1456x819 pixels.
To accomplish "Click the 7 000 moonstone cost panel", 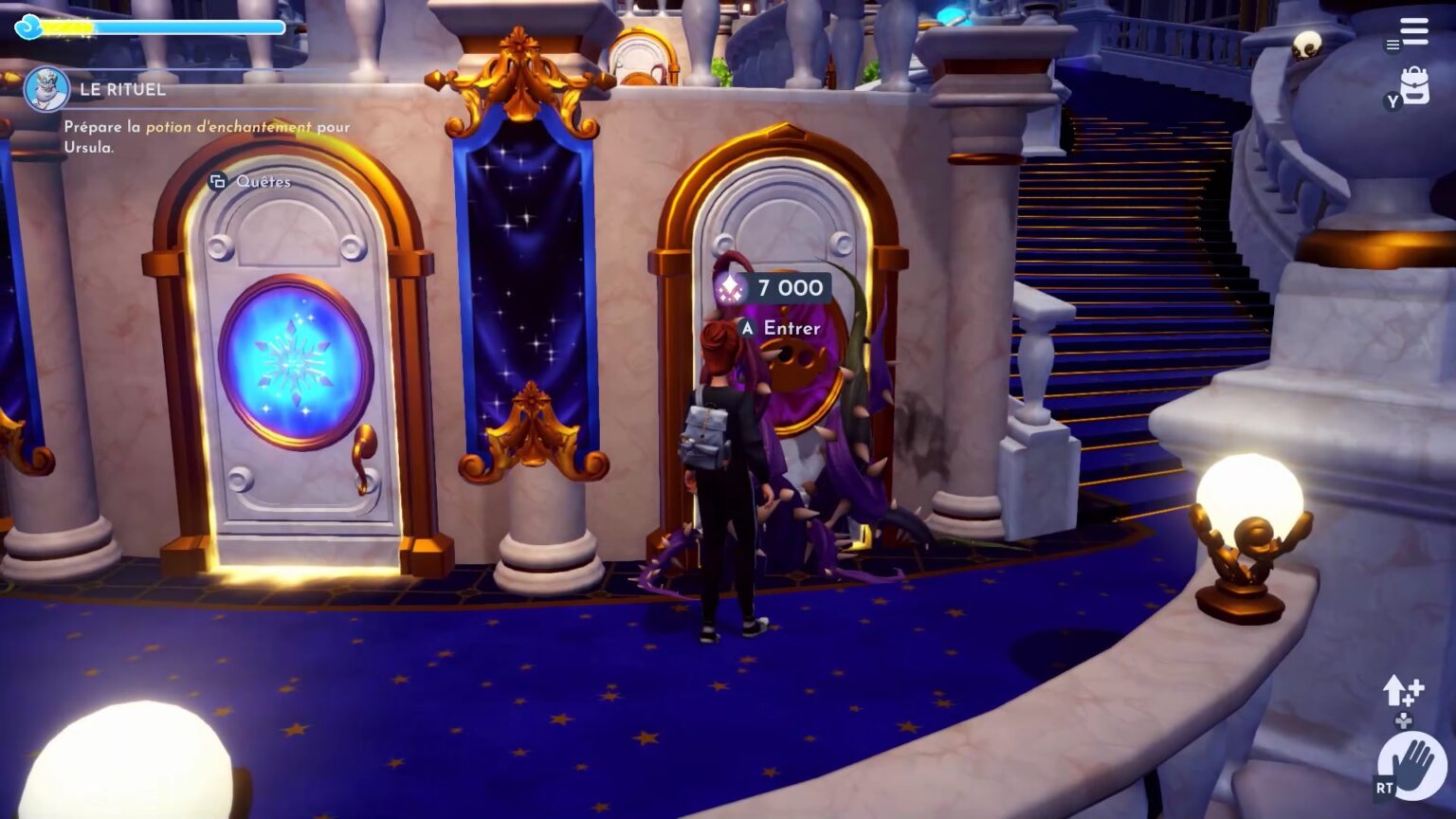I will 782,289.
